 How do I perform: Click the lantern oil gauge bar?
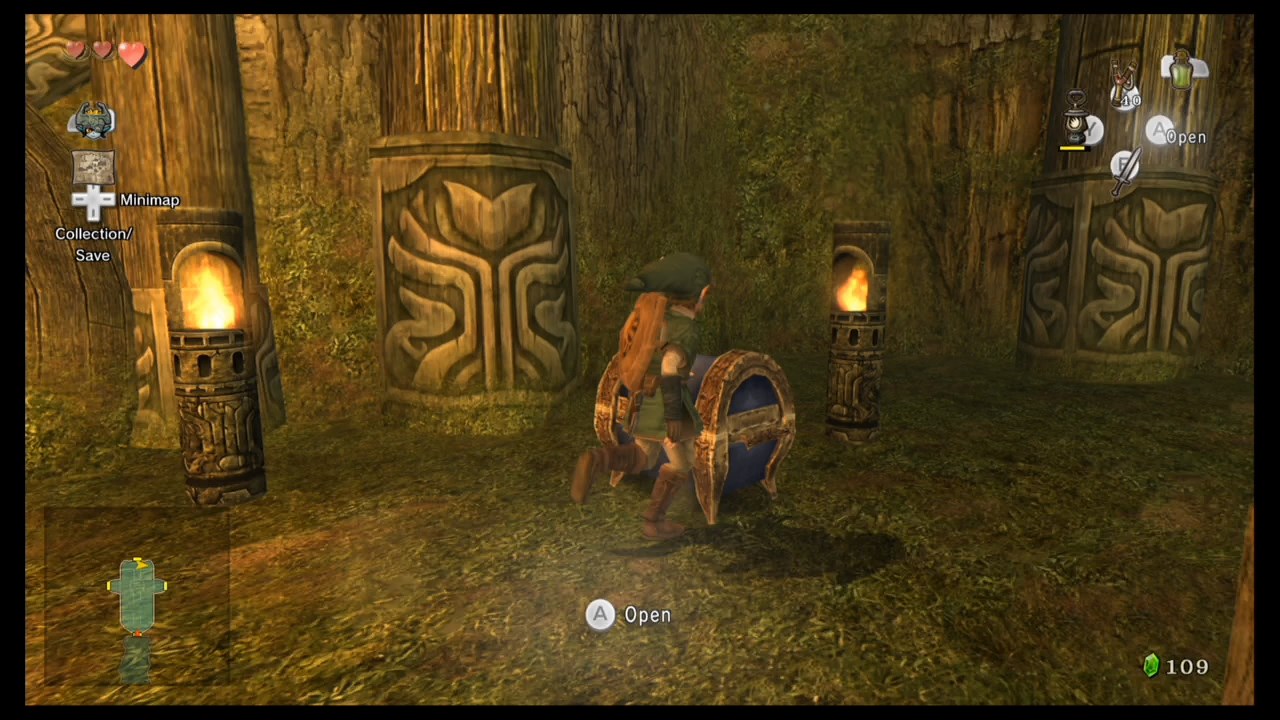(1074, 147)
